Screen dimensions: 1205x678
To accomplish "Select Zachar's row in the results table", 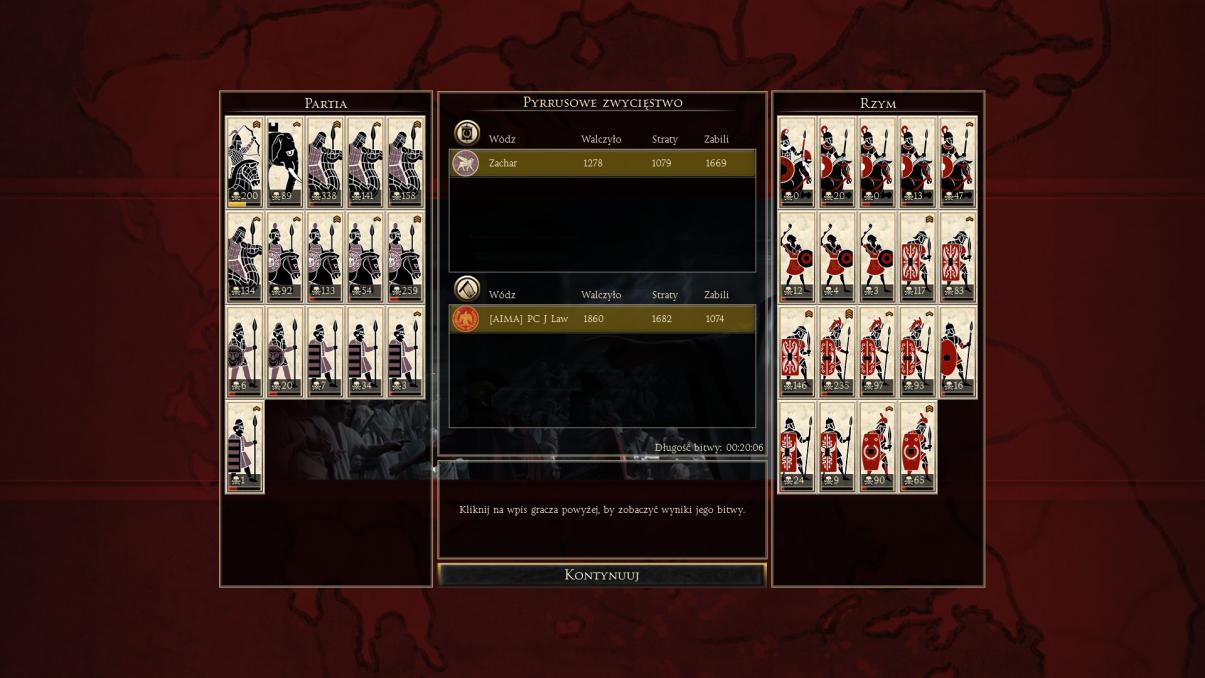I will pos(602,163).
